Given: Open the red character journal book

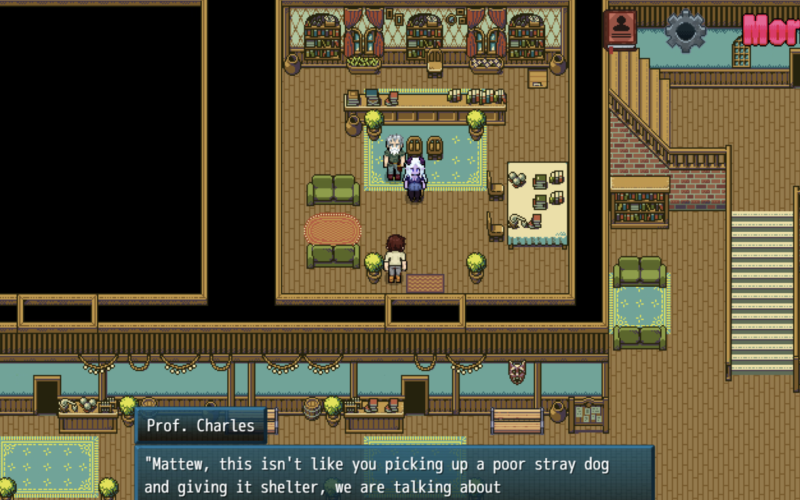Looking at the screenshot, I should point(622,29).
